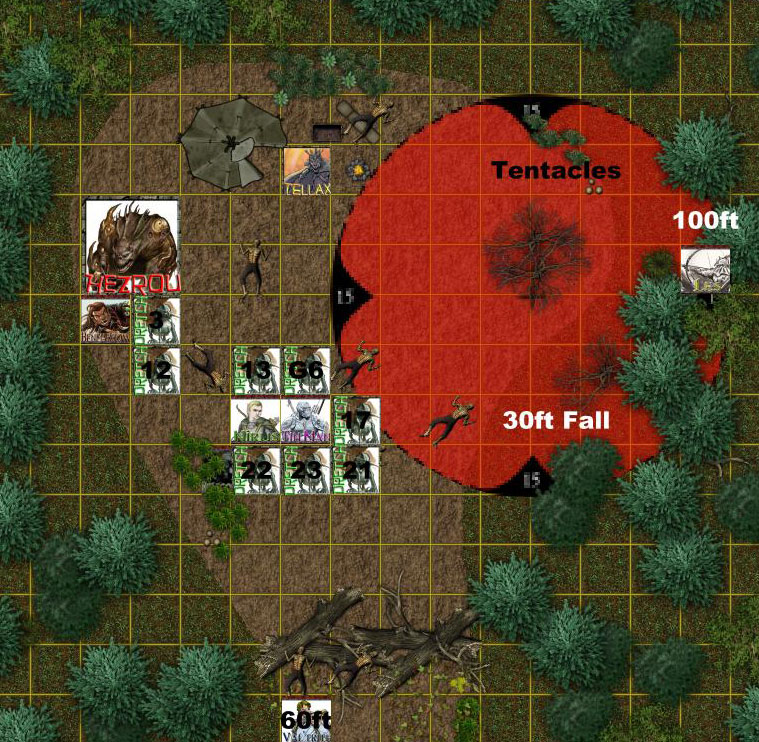
Task: Pick the character token marked 60ft
Action: click(306, 722)
